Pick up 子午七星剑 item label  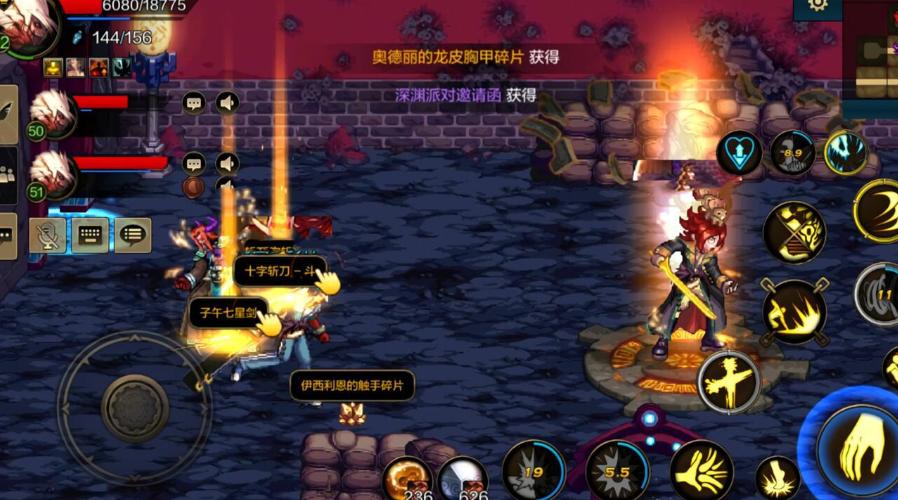pos(228,313)
